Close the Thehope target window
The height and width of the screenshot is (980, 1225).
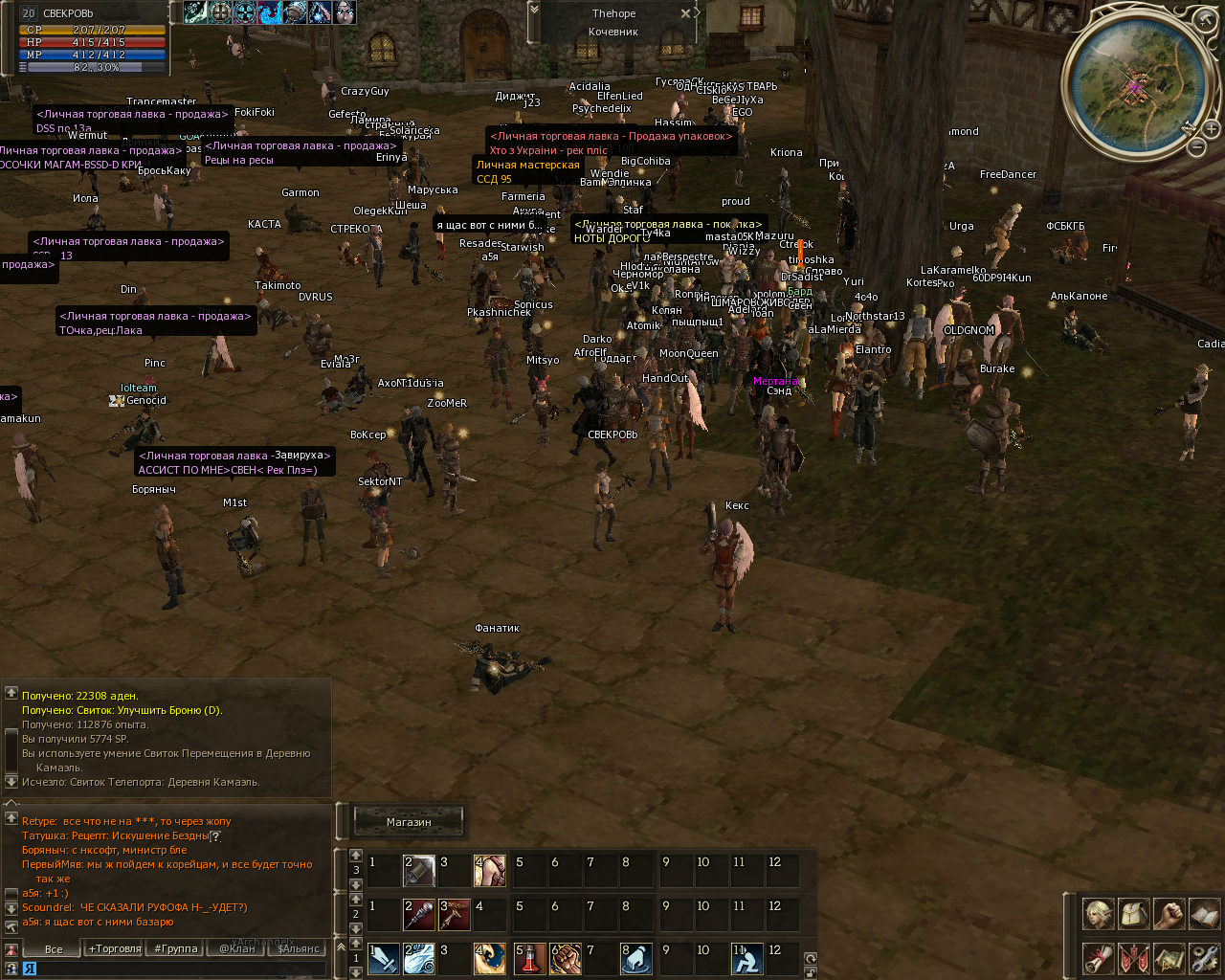[685, 13]
